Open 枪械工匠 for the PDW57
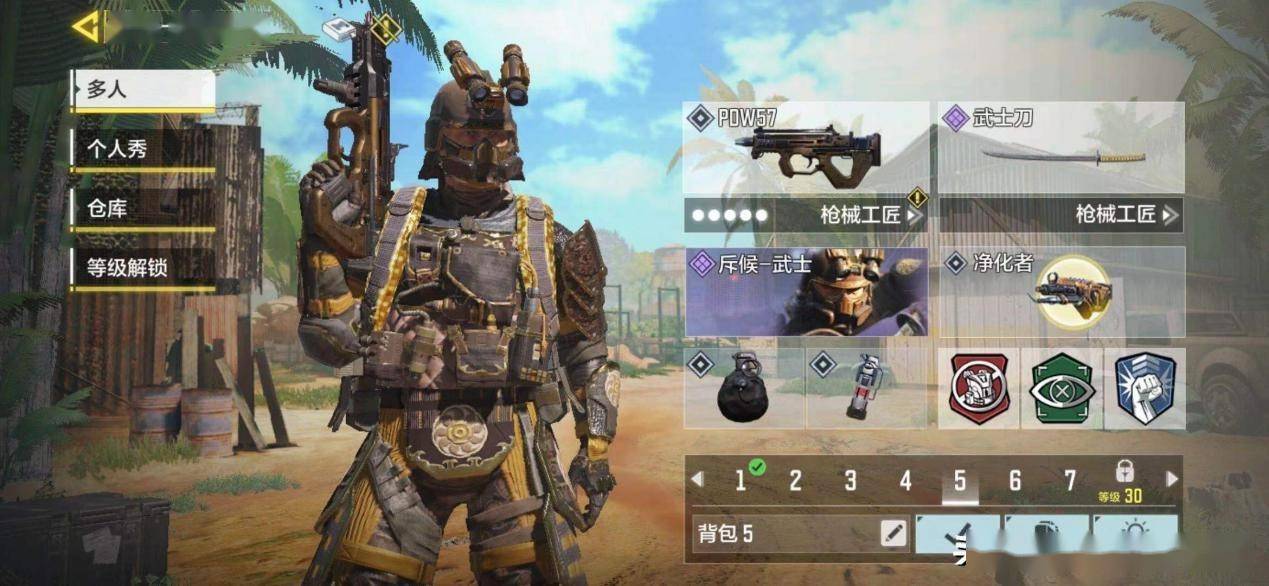This screenshot has width=1269, height=586. (806, 214)
